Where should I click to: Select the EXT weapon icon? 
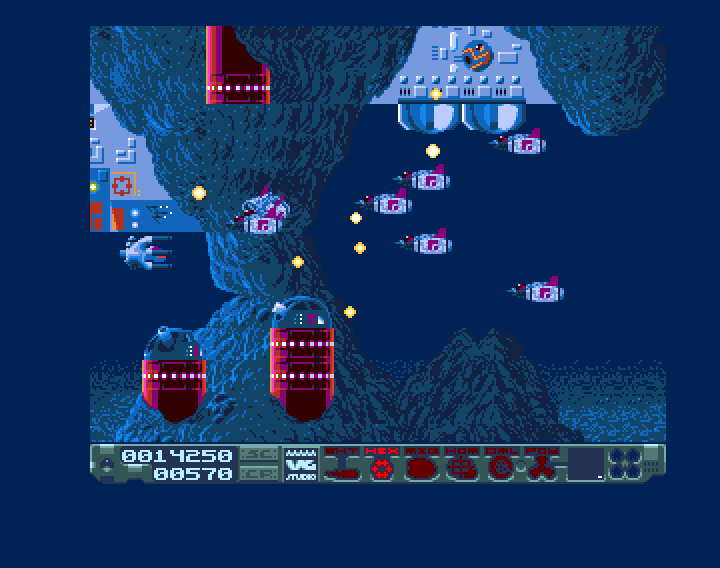(x=342, y=466)
